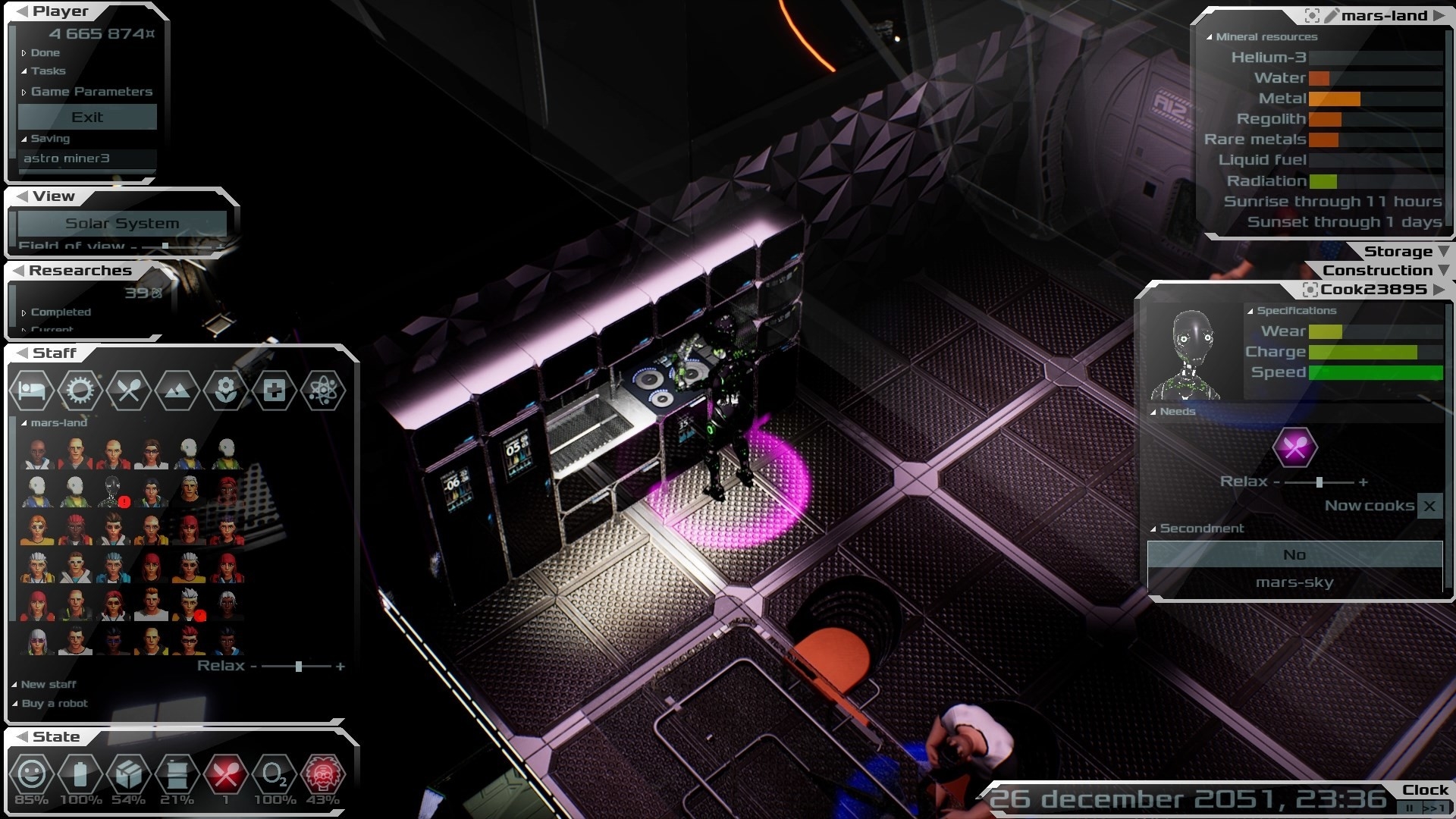Open the Solar System view
This screenshot has height=819, width=1456.
point(122,224)
